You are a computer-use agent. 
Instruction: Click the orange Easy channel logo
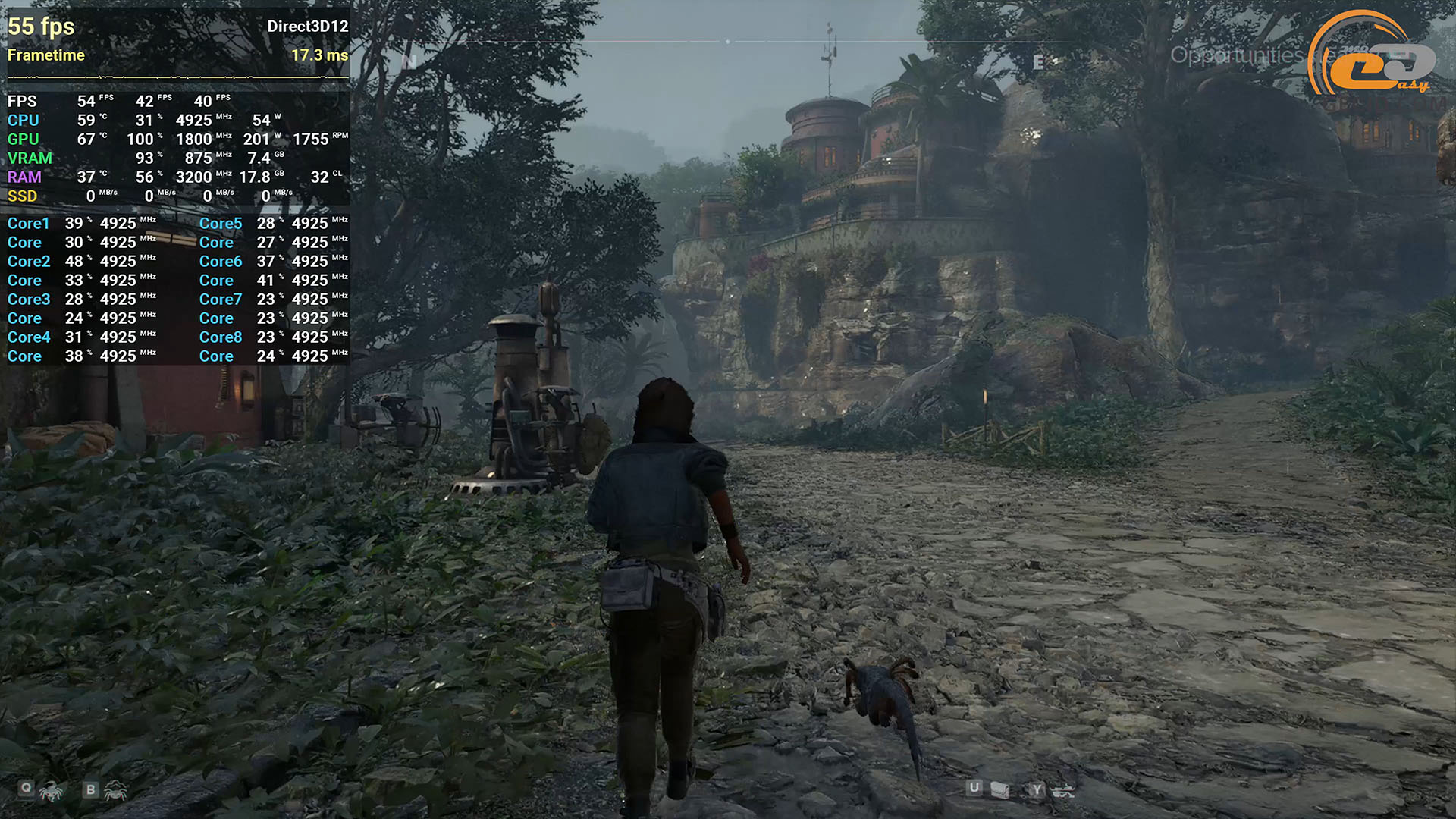coord(1373,57)
